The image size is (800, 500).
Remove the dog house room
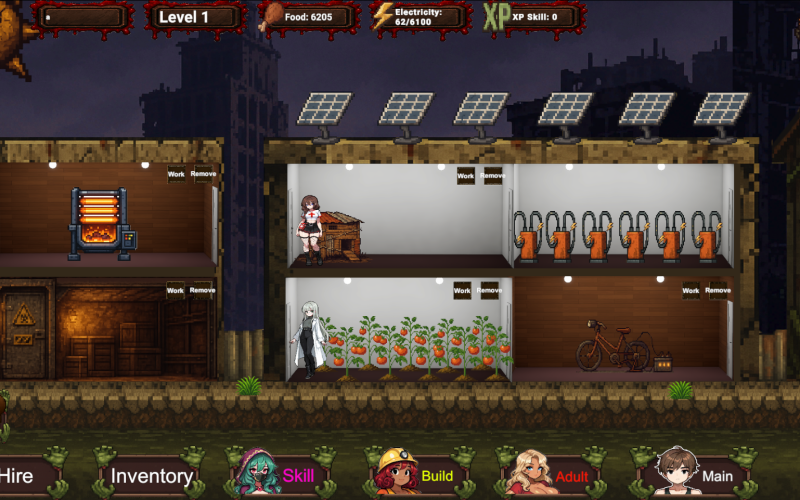pyautogui.click(x=492, y=176)
